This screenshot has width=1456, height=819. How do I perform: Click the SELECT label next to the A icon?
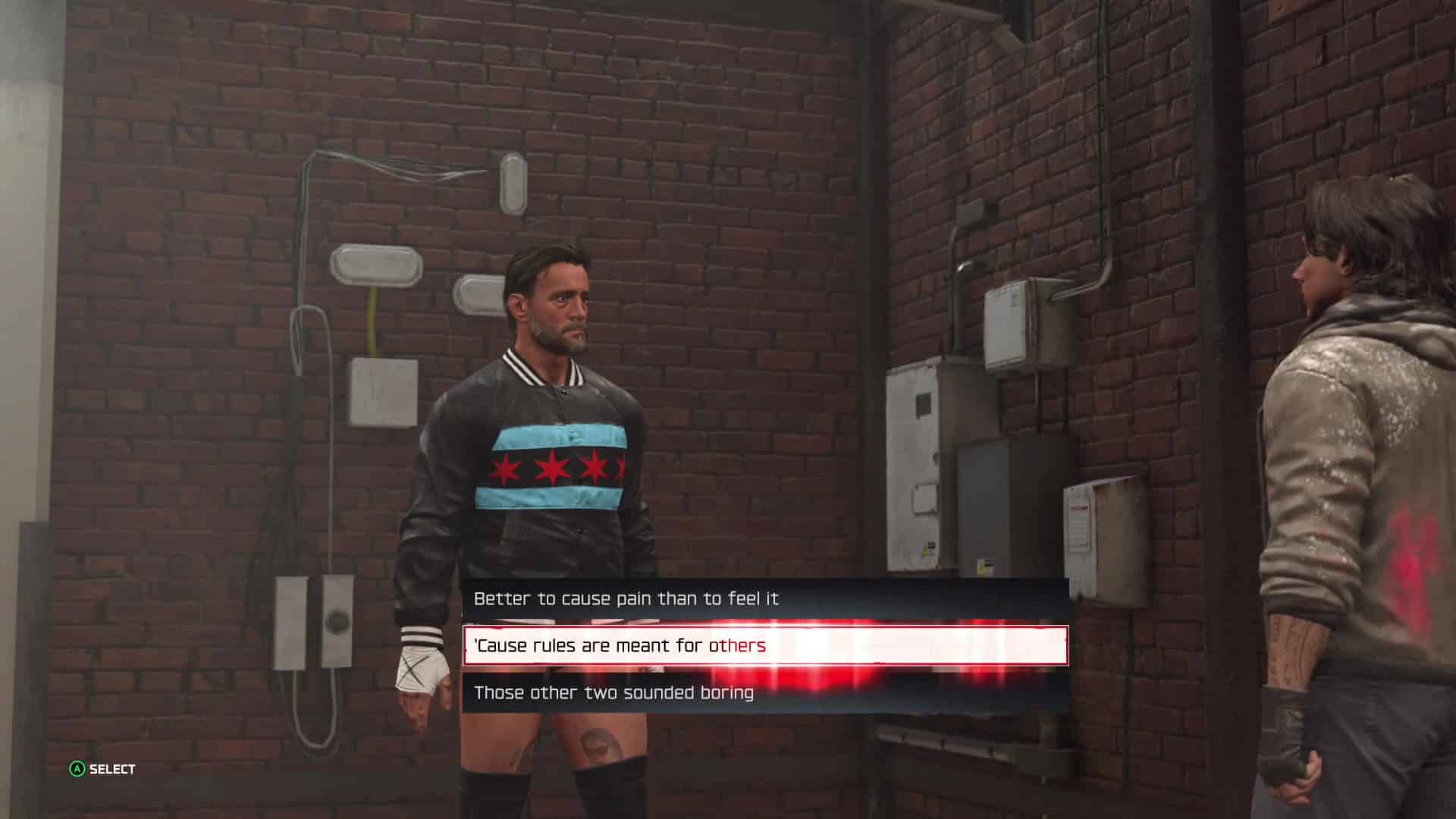click(x=110, y=767)
